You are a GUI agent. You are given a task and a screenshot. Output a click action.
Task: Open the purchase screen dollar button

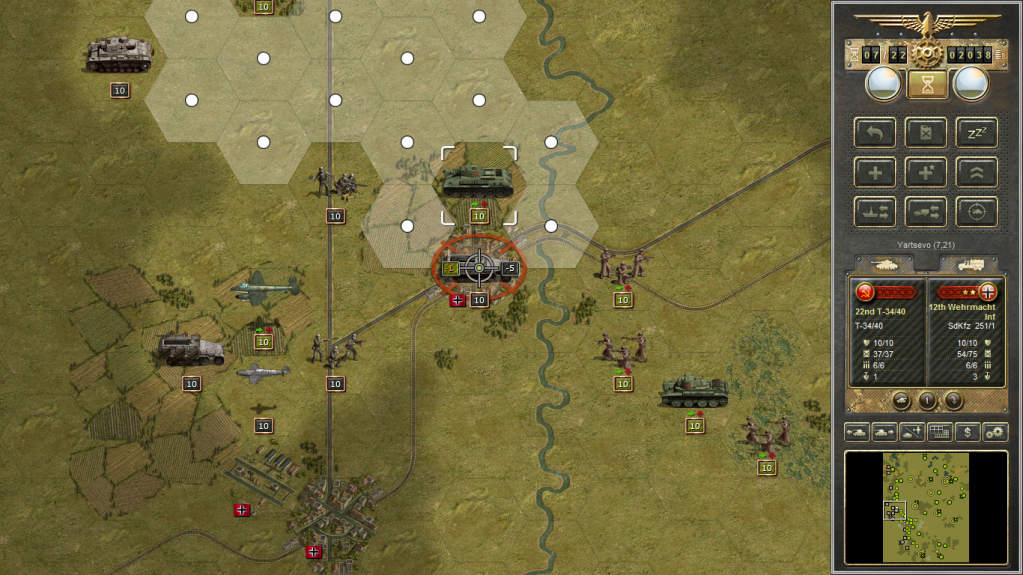click(966, 432)
